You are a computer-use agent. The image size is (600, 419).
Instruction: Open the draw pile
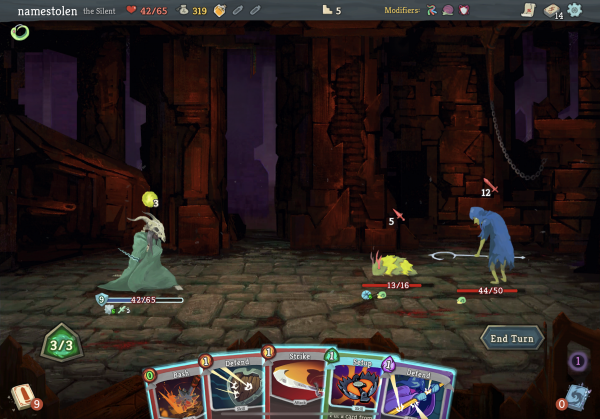(22, 396)
